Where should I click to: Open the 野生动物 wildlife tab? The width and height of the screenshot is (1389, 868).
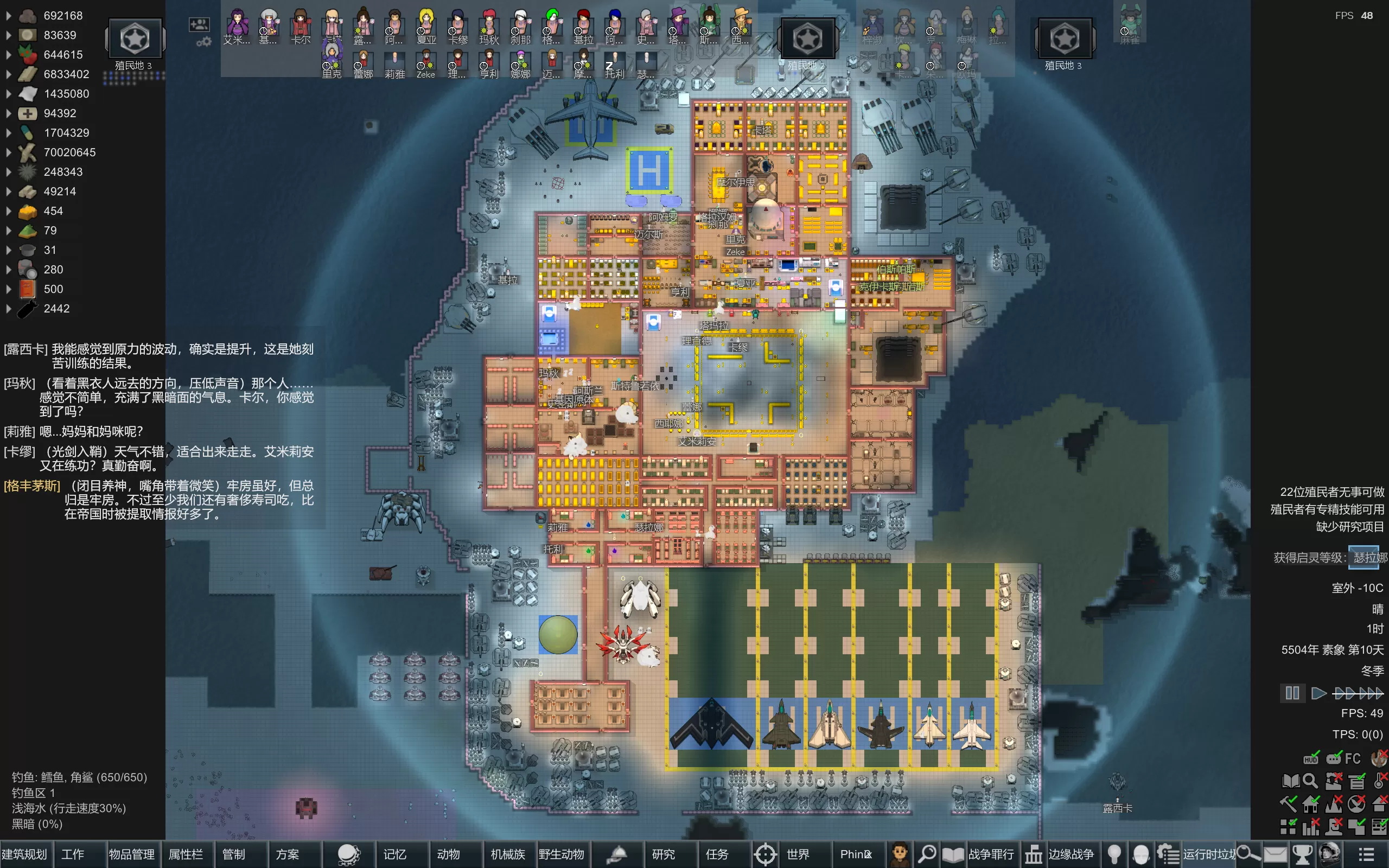[x=561, y=854]
